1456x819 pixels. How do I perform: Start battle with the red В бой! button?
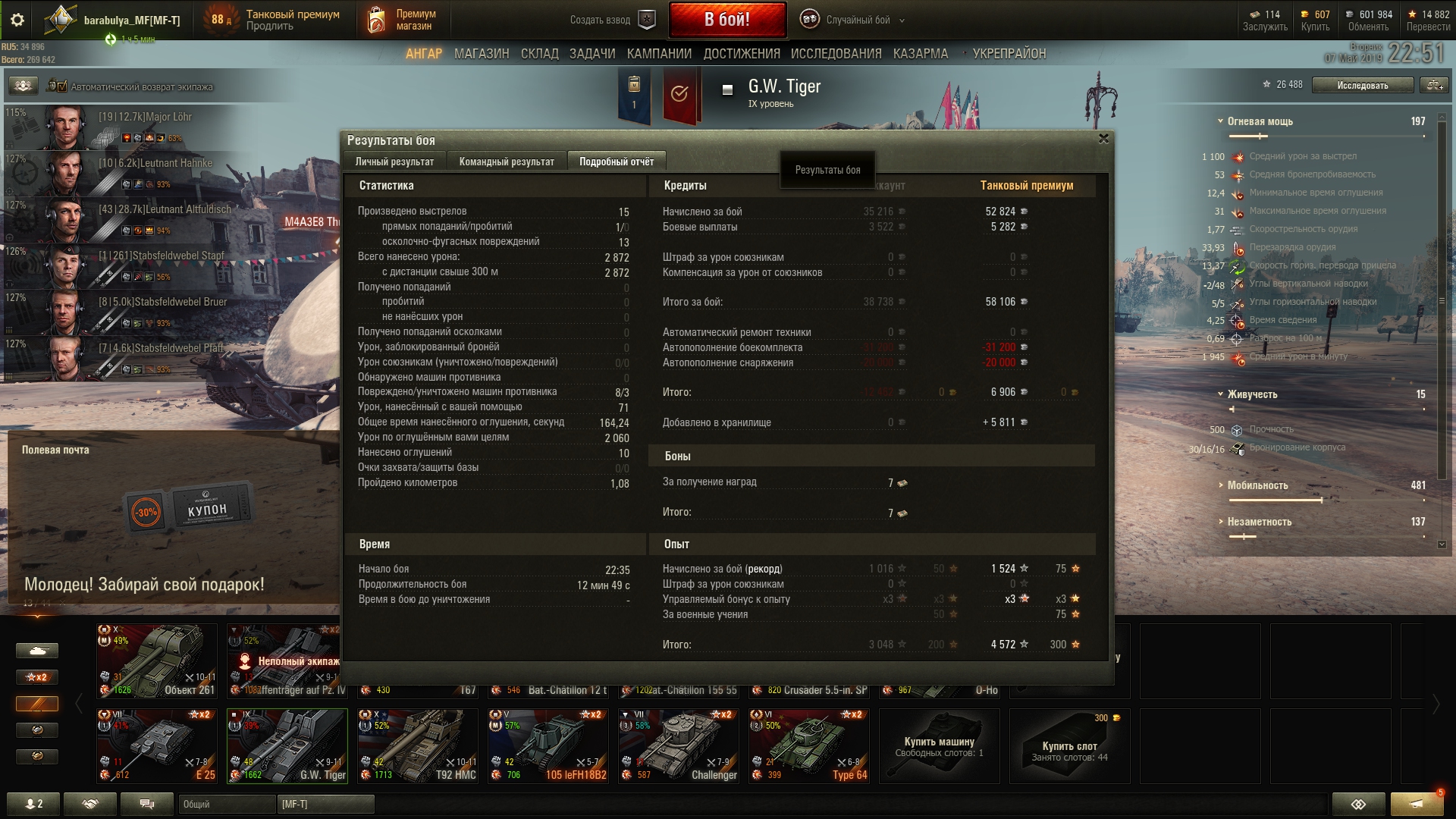pos(726,20)
